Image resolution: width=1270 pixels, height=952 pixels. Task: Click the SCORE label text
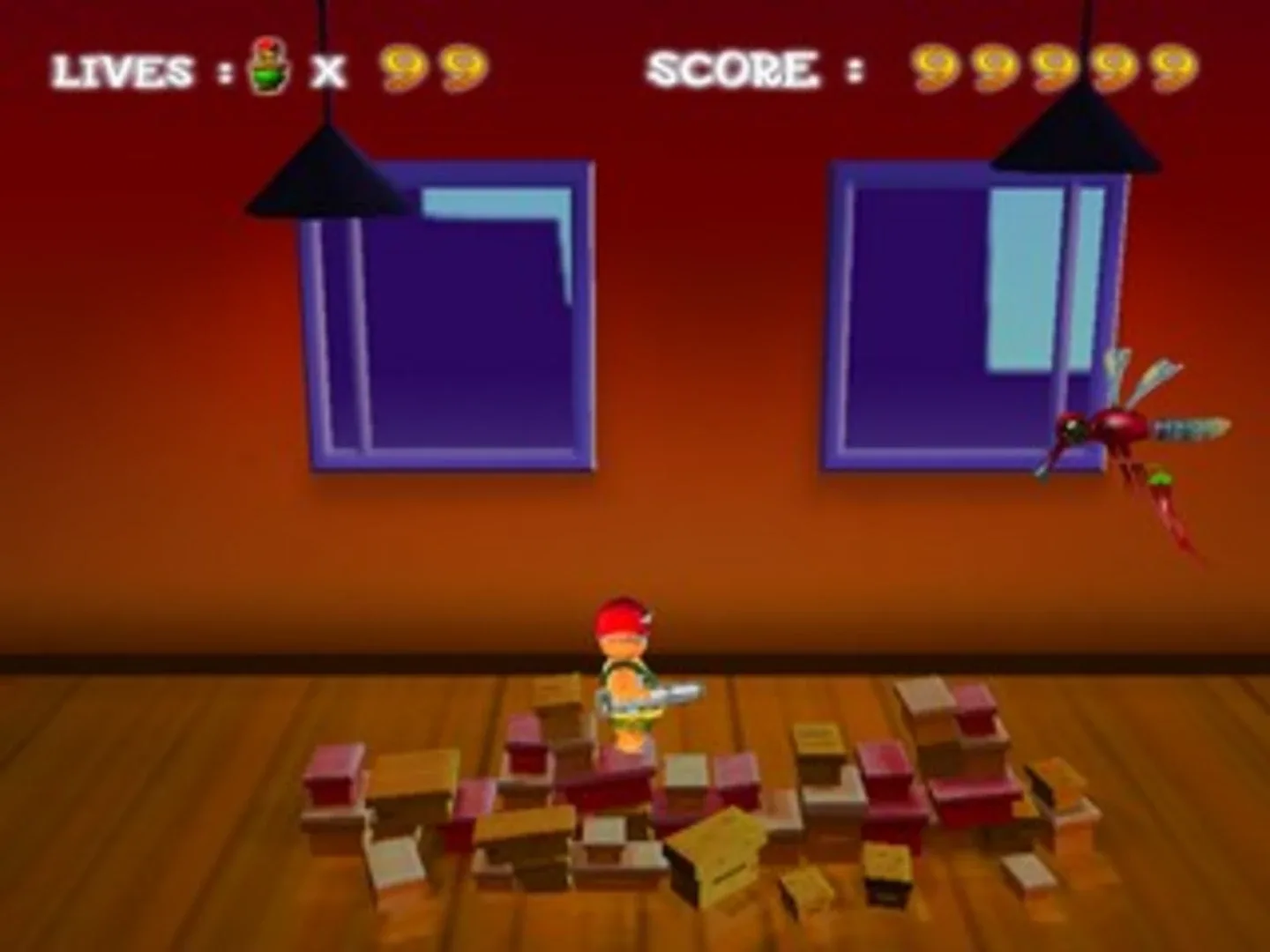point(736,69)
